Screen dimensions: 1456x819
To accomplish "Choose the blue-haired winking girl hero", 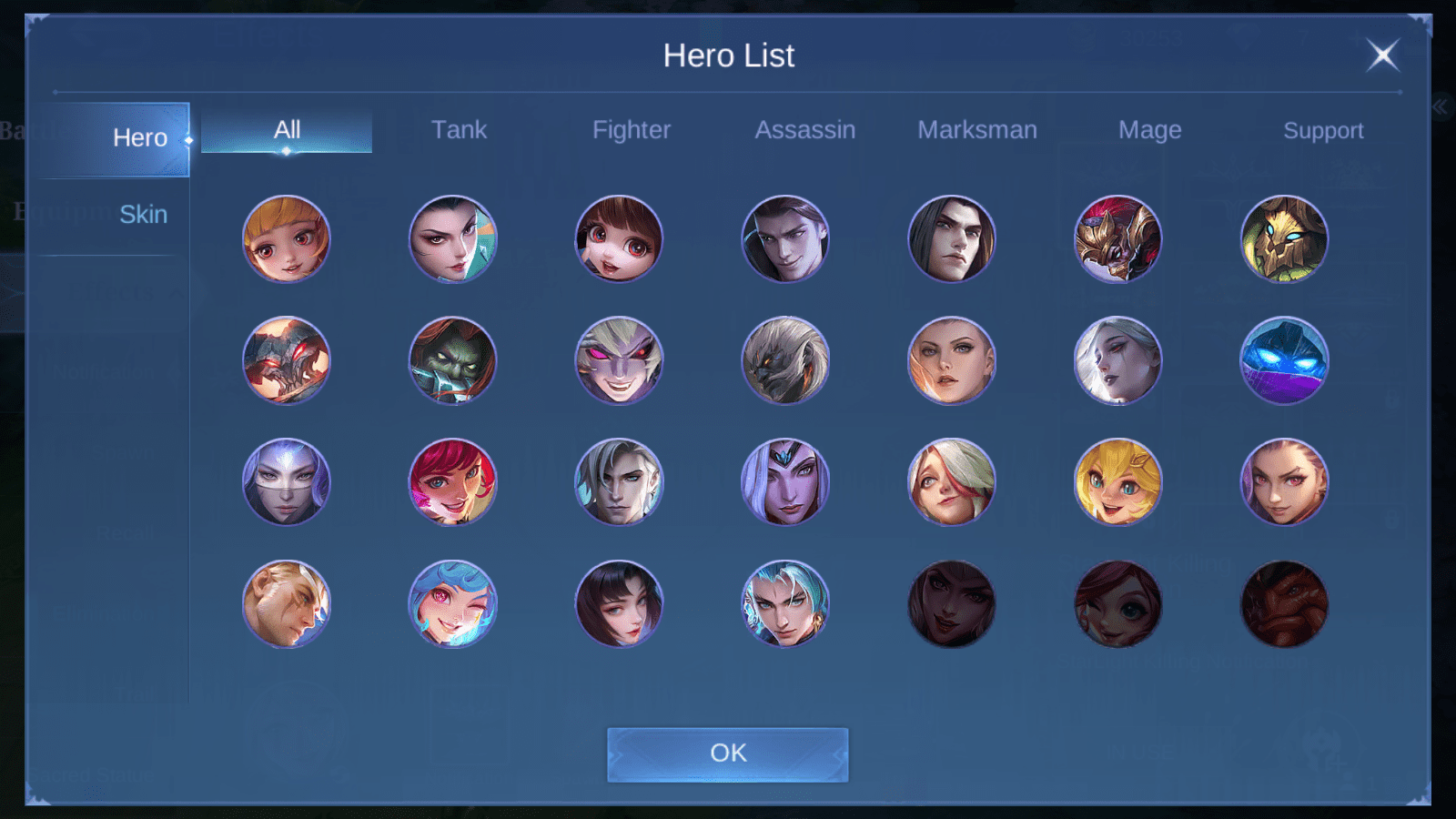I will (x=452, y=603).
